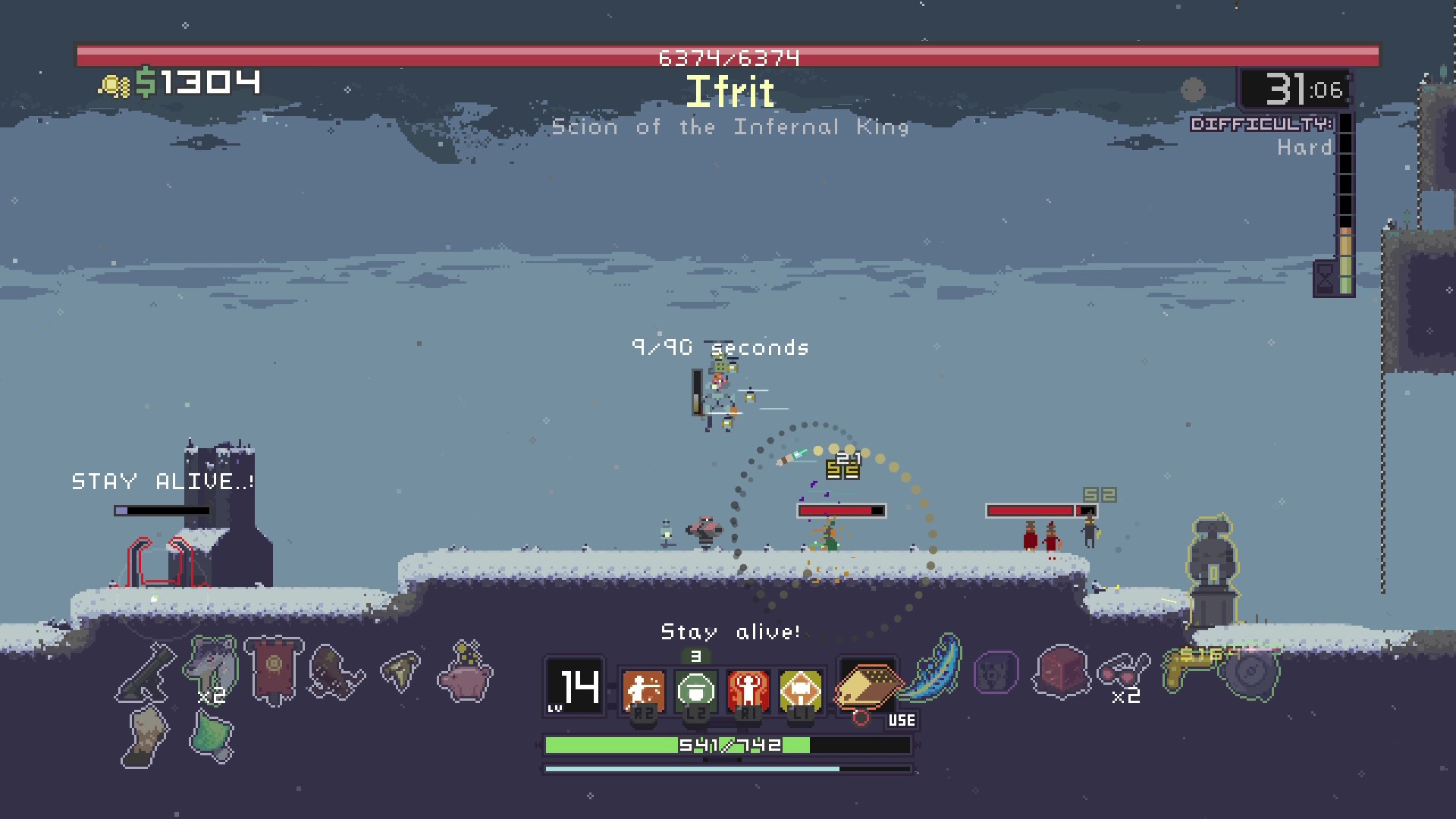Inspect the purple-outlined dark item
The image size is (1456, 819).
996,672
